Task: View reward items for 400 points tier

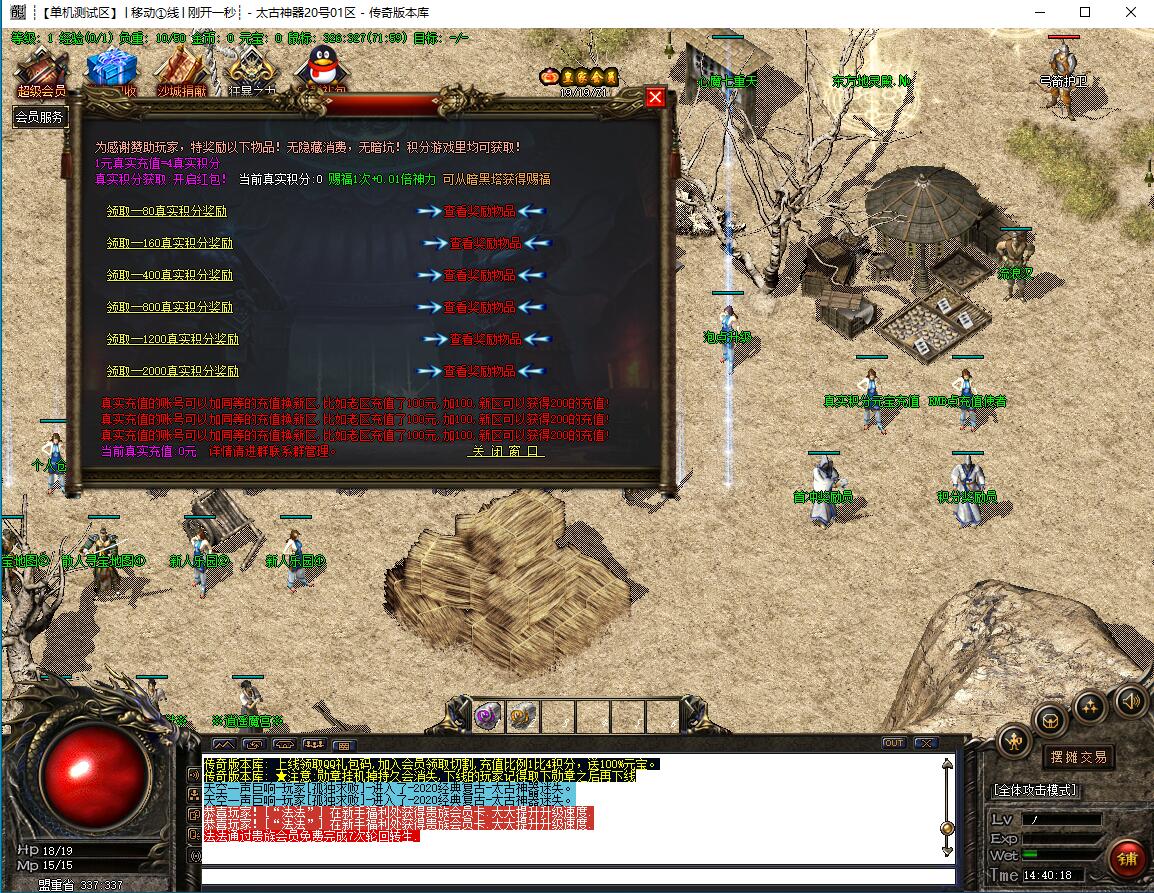Action: [x=480, y=275]
